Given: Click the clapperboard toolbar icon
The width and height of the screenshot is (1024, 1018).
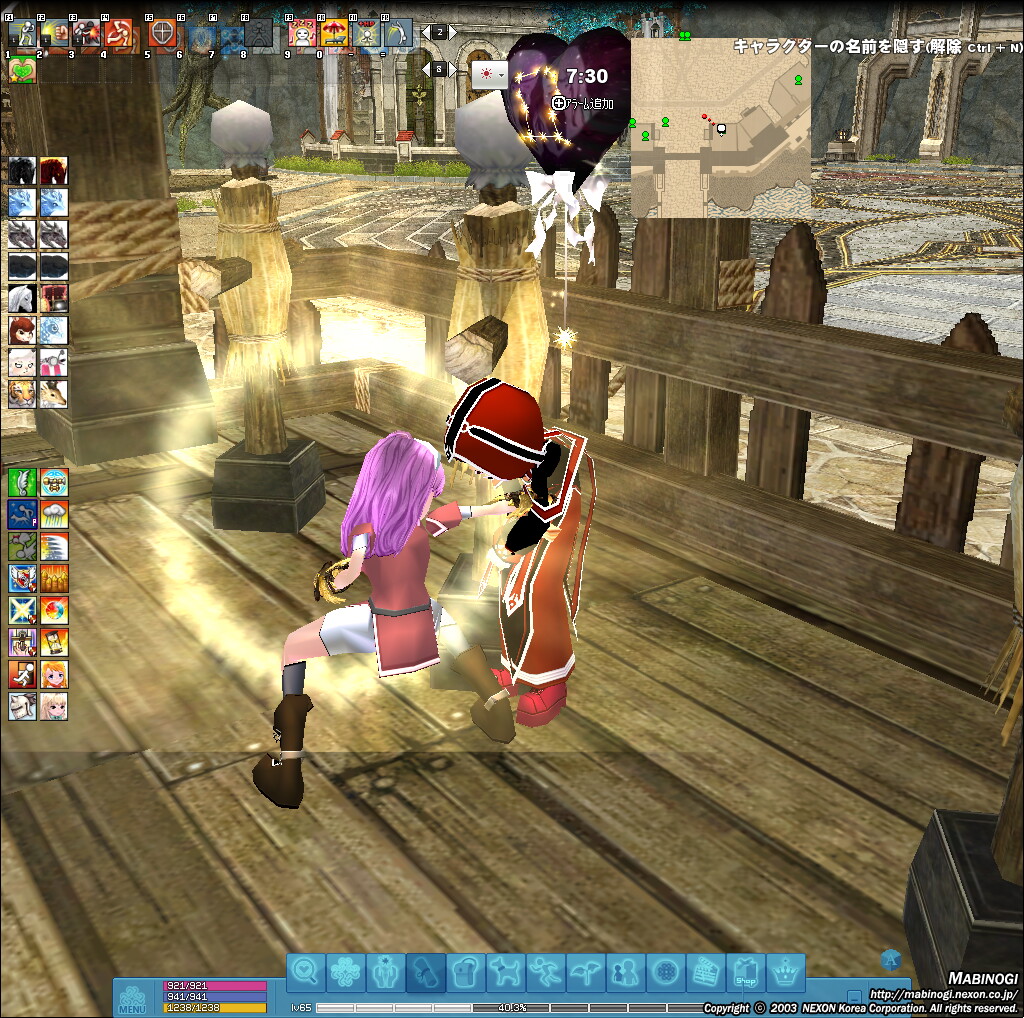Looking at the screenshot, I should click(x=706, y=972).
